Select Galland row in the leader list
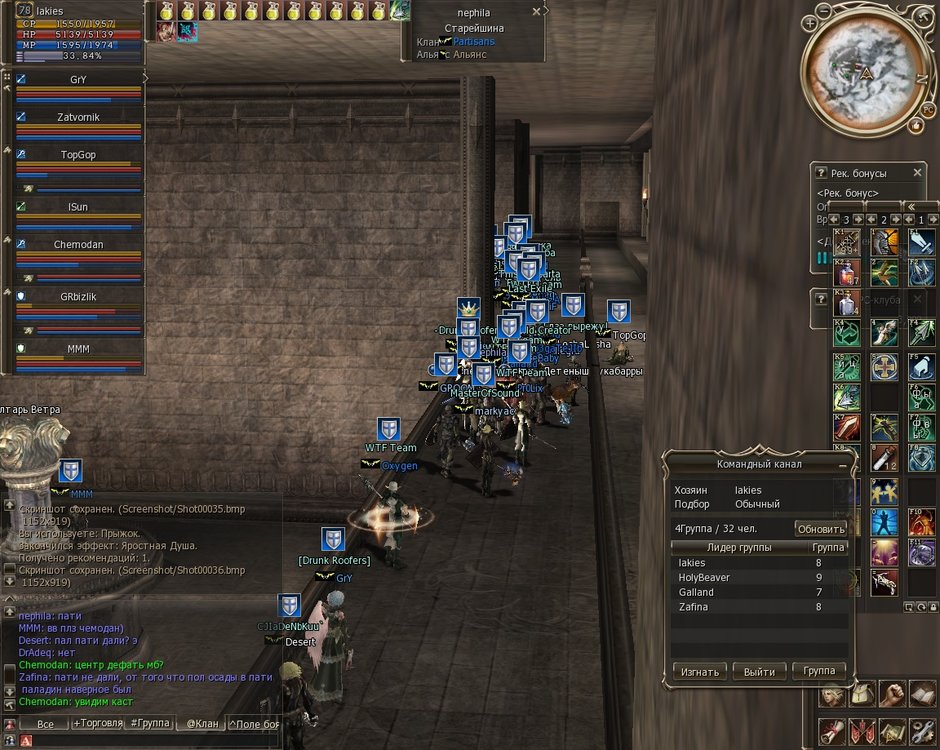This screenshot has height=750, width=940. point(696,592)
